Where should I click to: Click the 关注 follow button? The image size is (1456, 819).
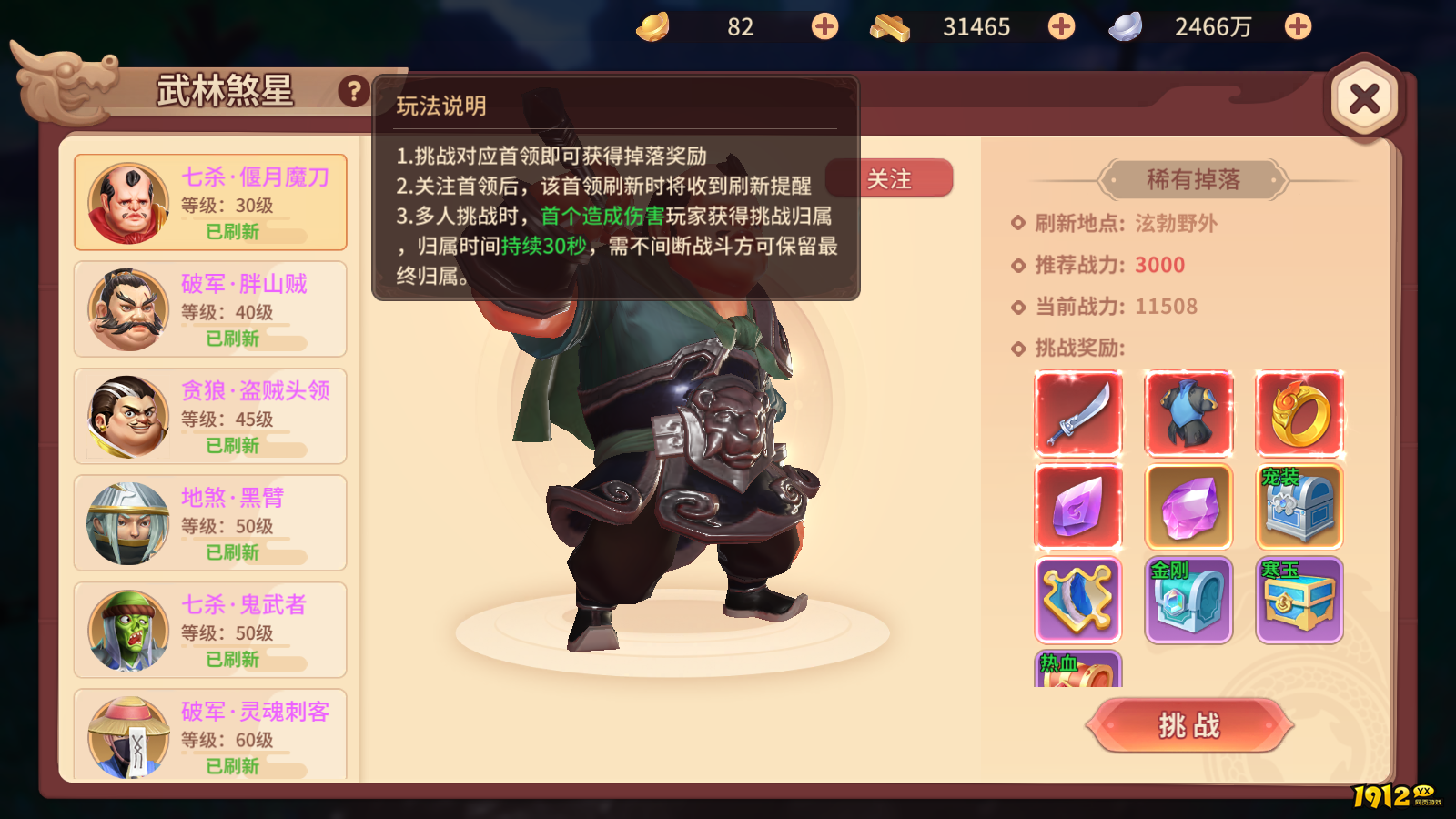point(889,179)
